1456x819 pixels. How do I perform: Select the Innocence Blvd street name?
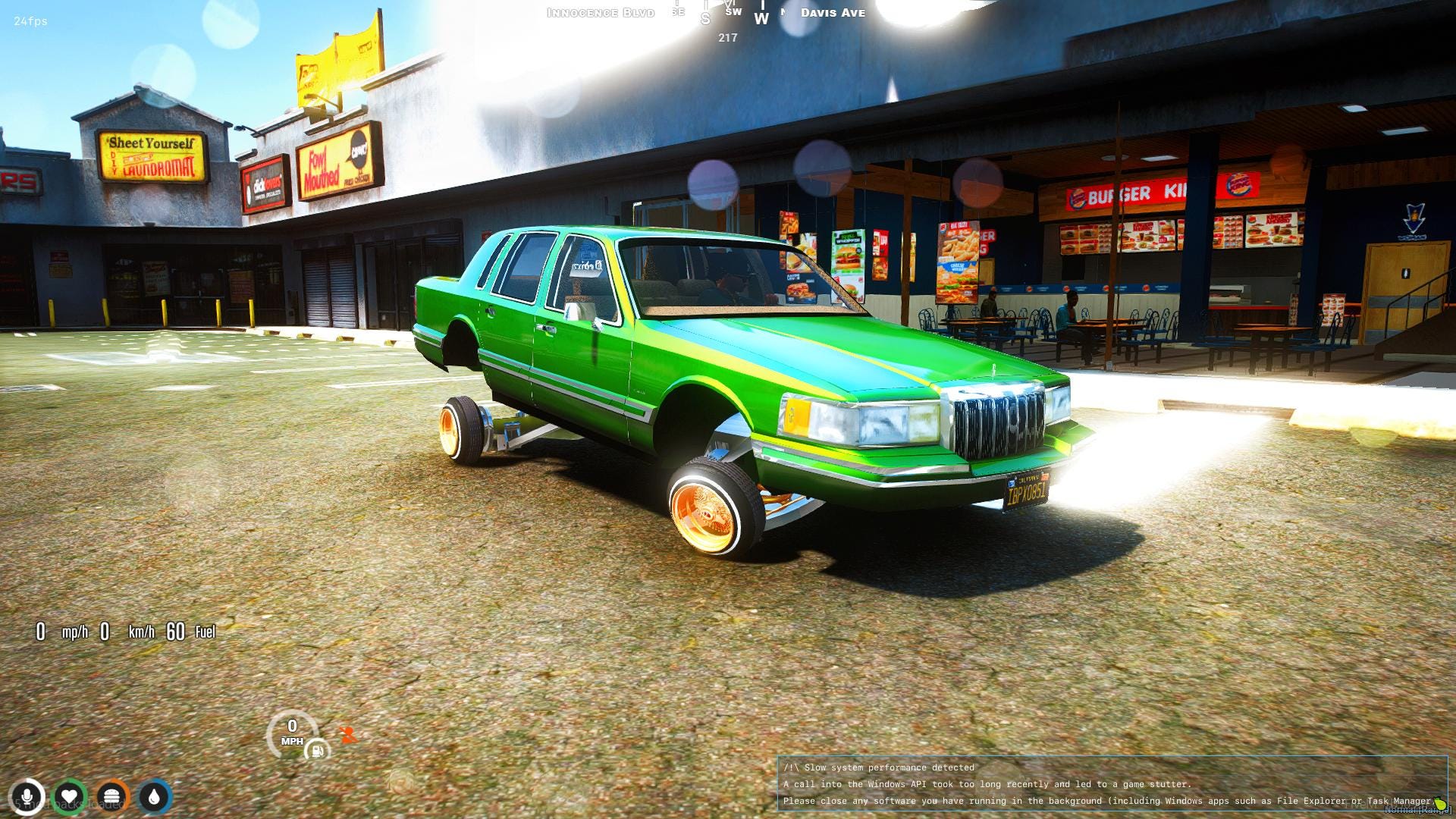tap(599, 12)
